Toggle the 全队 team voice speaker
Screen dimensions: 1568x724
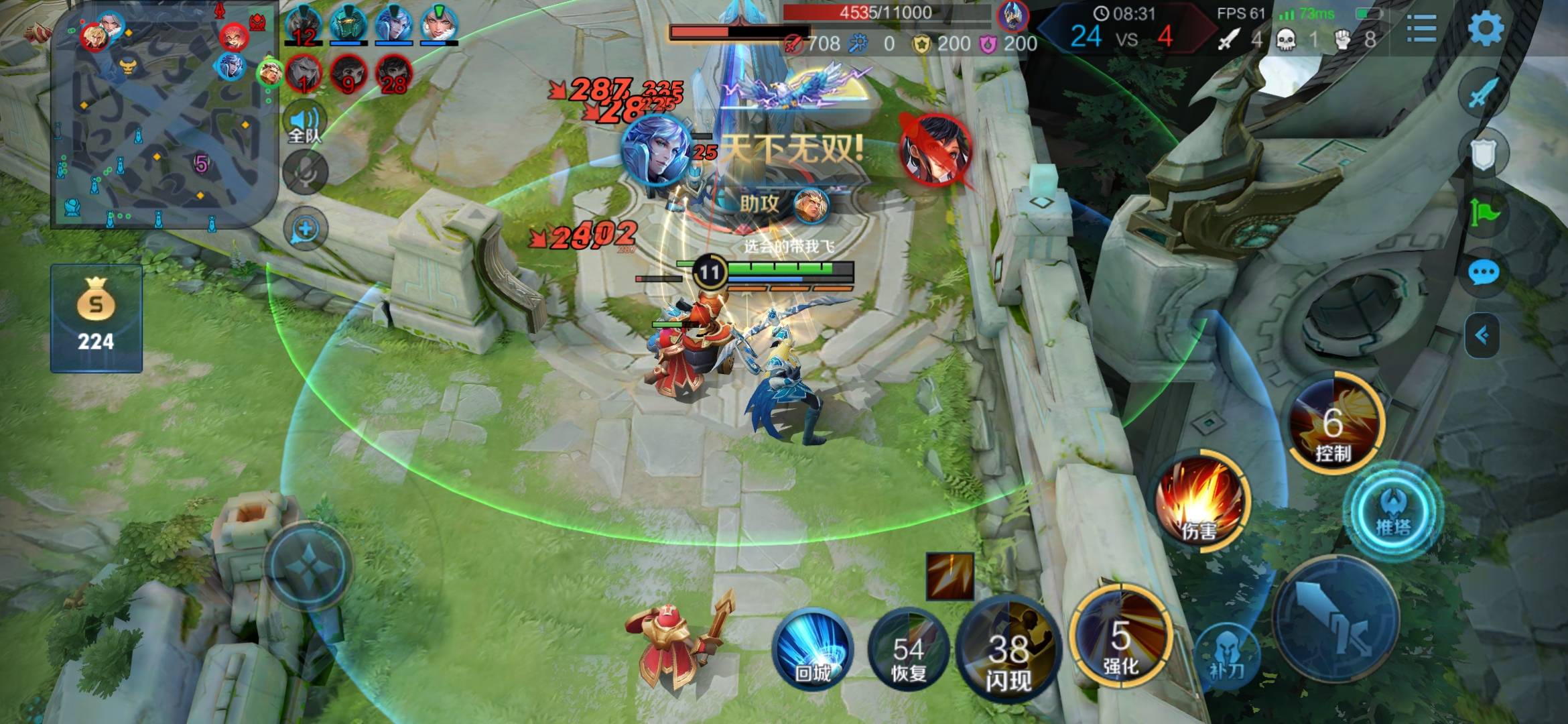[x=305, y=124]
